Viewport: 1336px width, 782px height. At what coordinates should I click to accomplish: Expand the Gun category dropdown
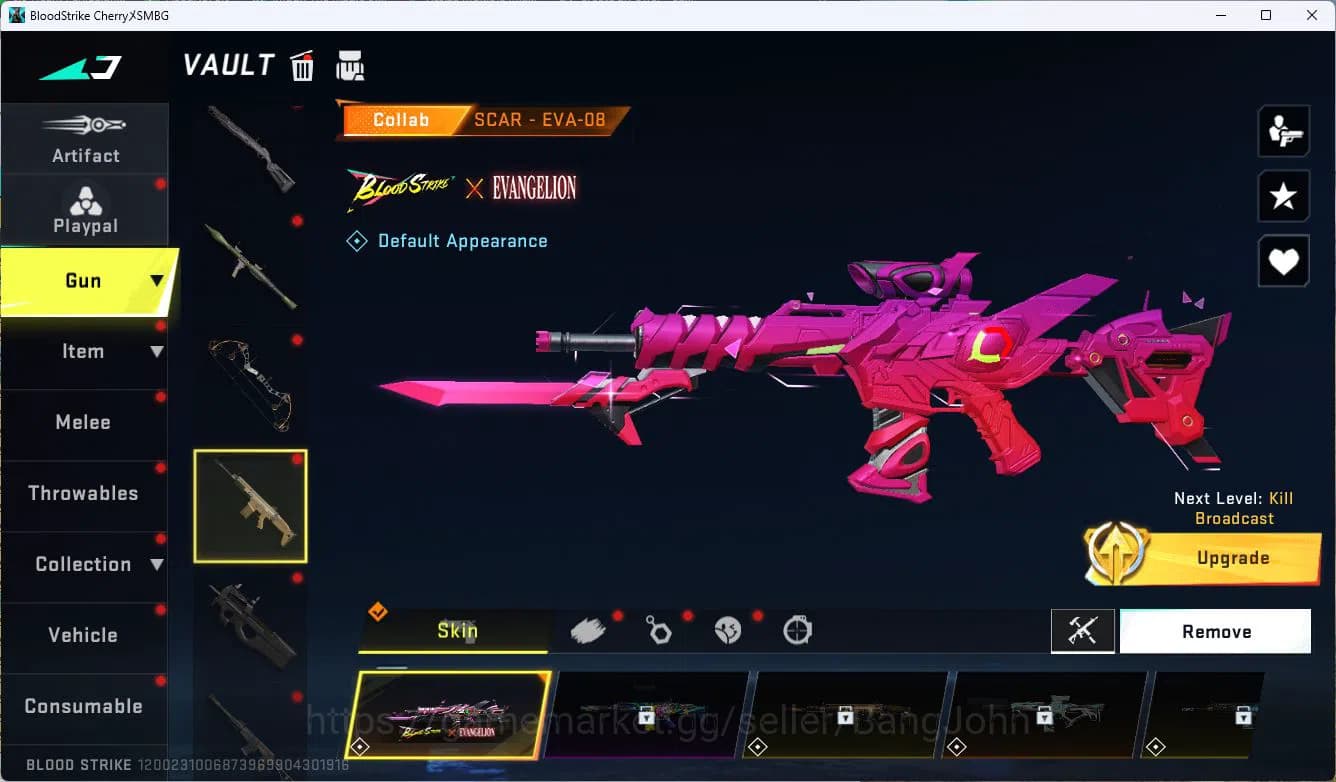155,281
